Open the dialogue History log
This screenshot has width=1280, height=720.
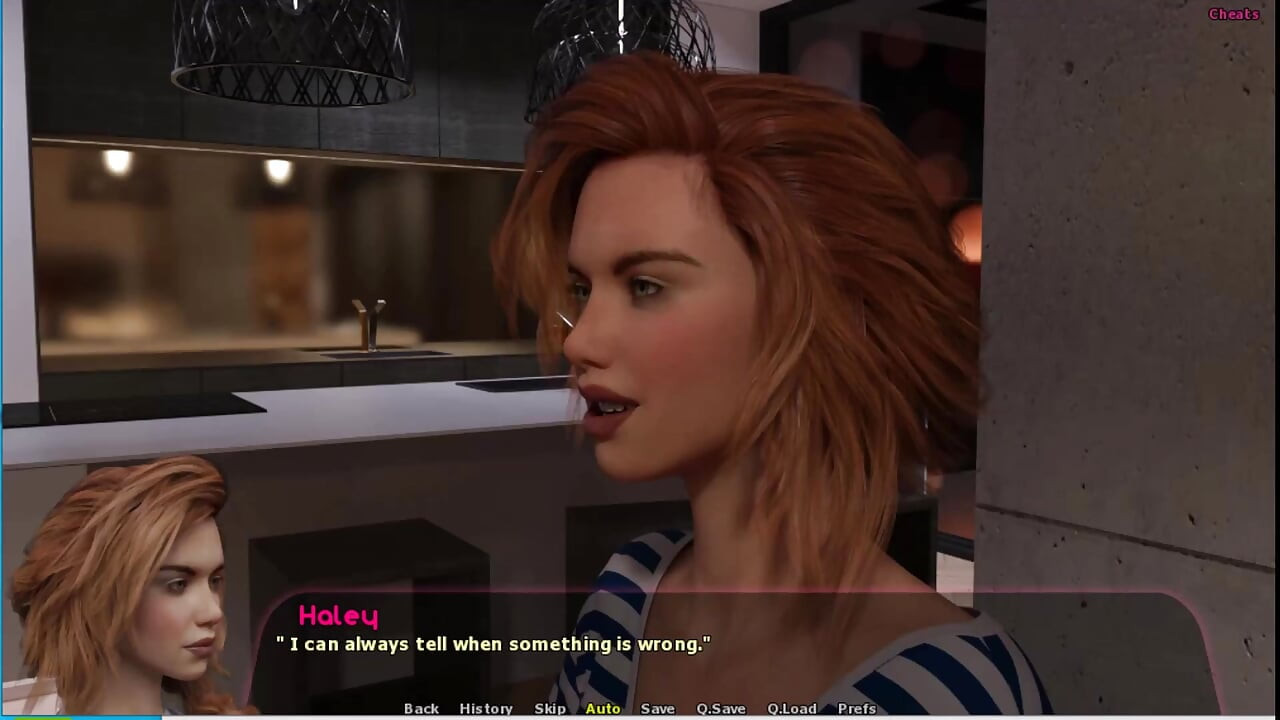(x=486, y=708)
